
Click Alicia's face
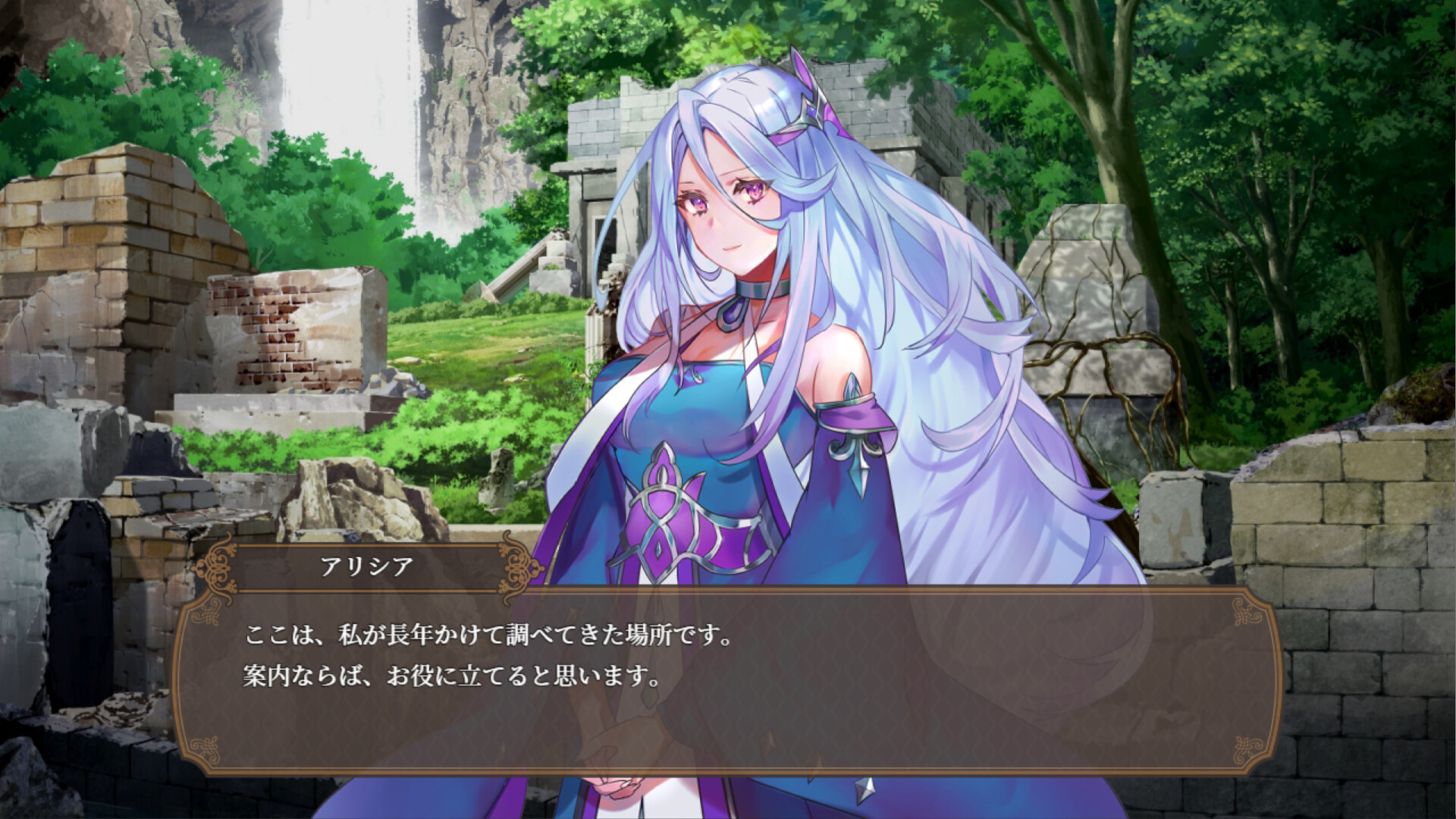click(x=724, y=212)
